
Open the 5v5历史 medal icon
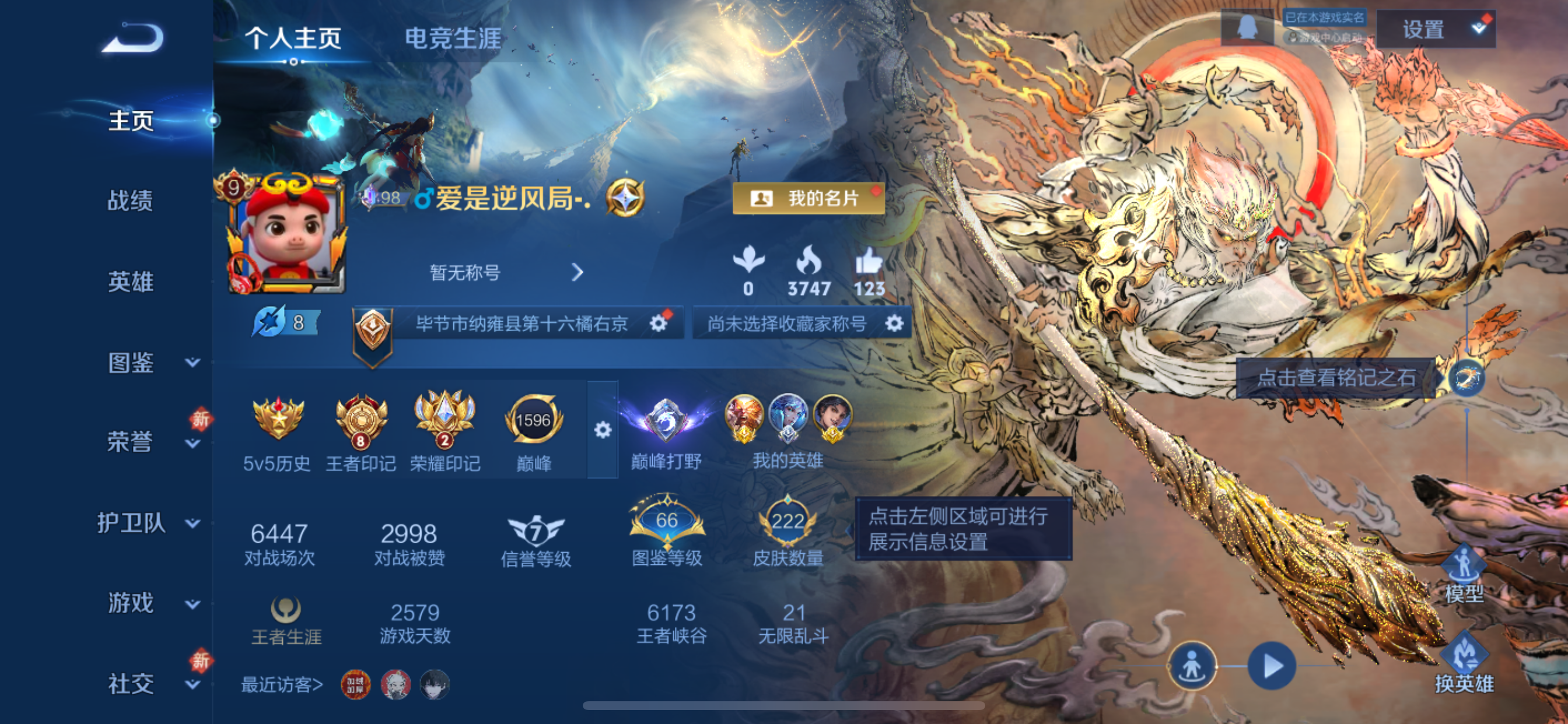[x=277, y=417]
